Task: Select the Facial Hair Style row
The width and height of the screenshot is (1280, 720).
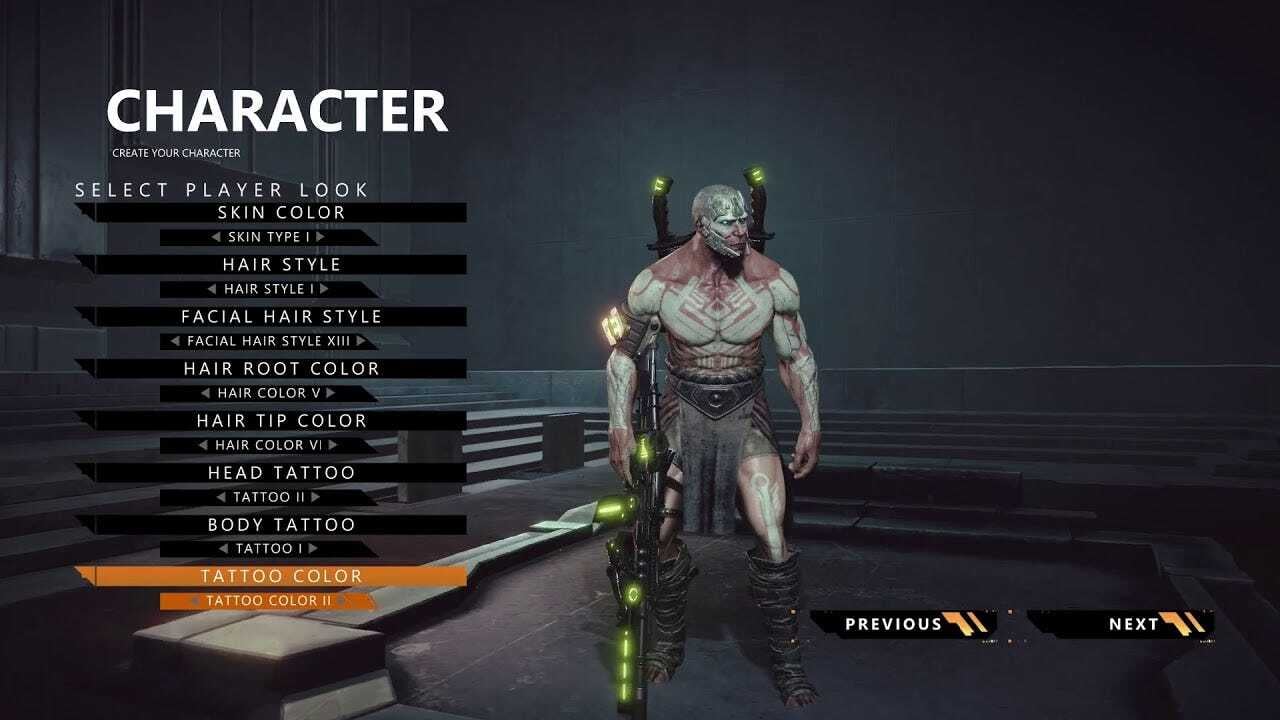Action: coord(280,317)
